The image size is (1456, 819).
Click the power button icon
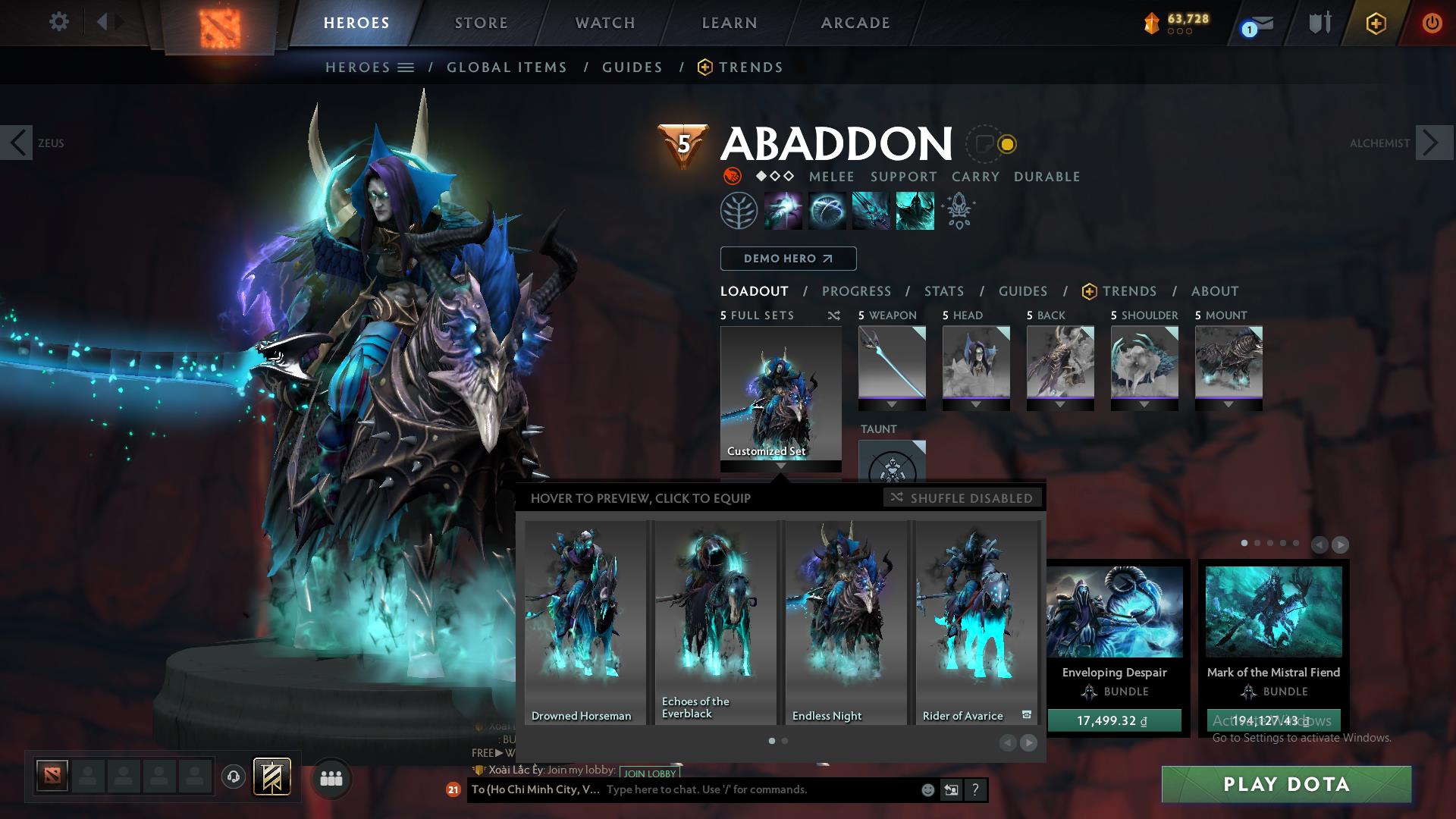coord(1432,23)
